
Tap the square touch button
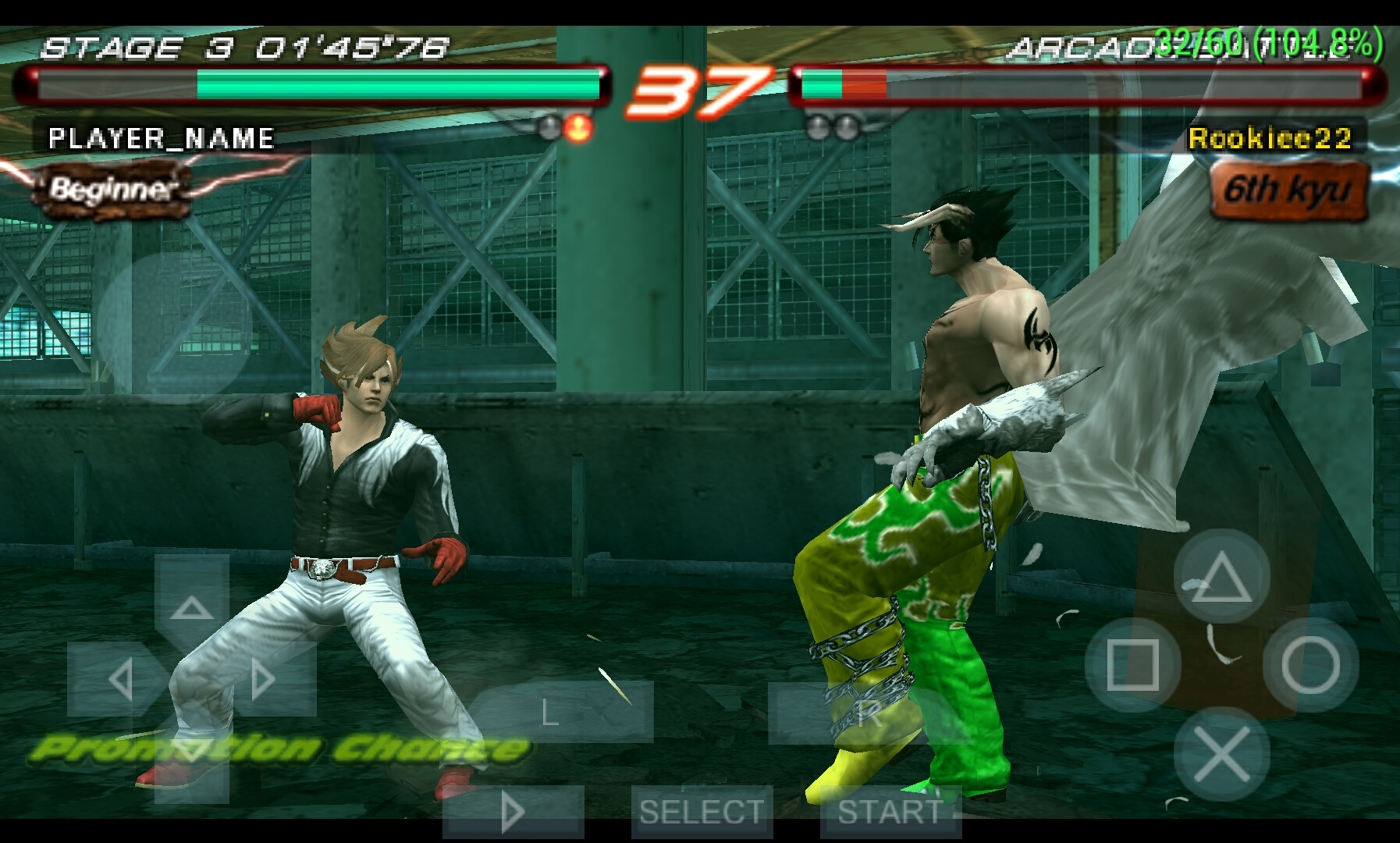[x=1132, y=665]
